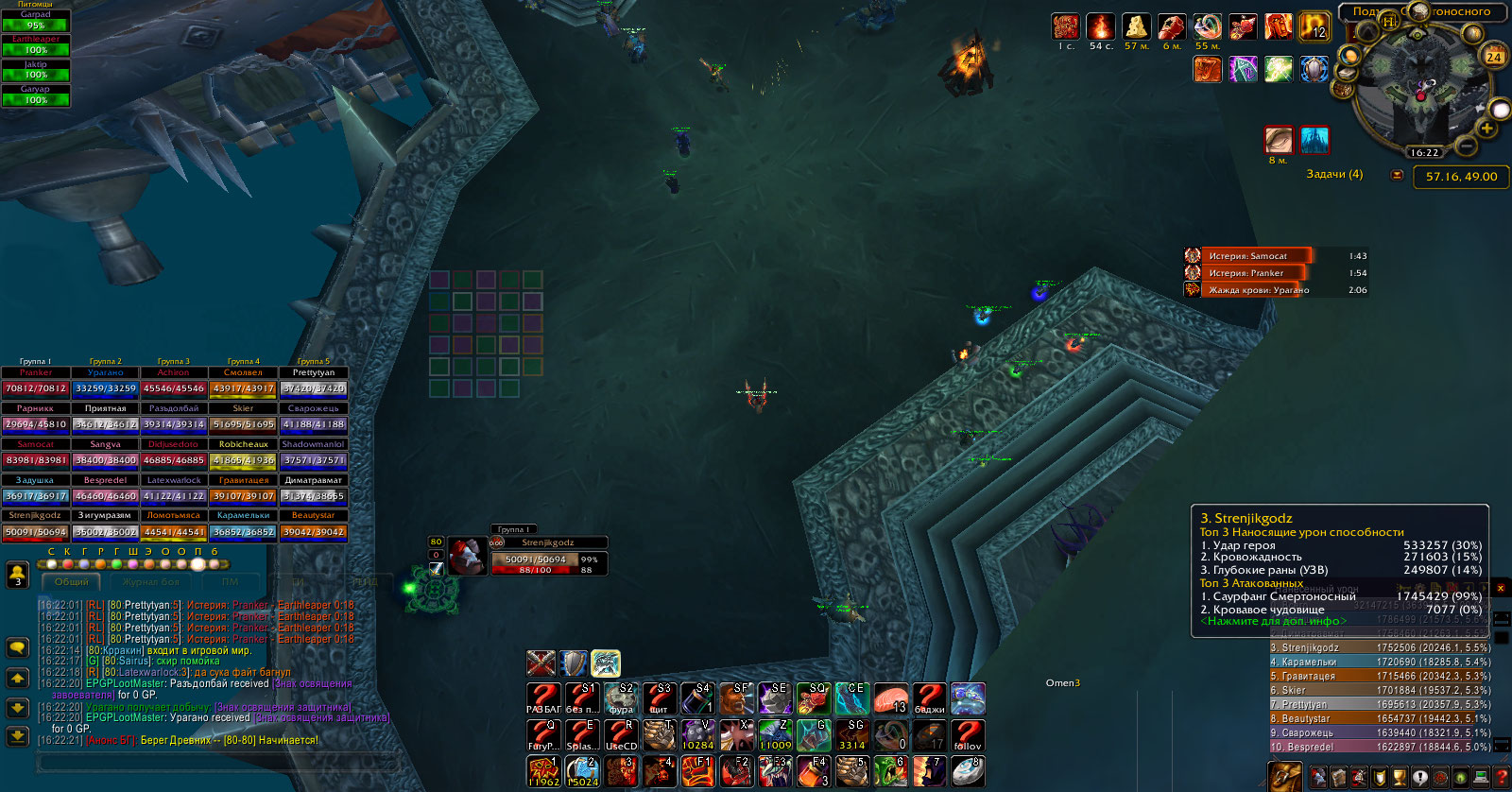Zoom in the minimap with plus button

(1486, 129)
